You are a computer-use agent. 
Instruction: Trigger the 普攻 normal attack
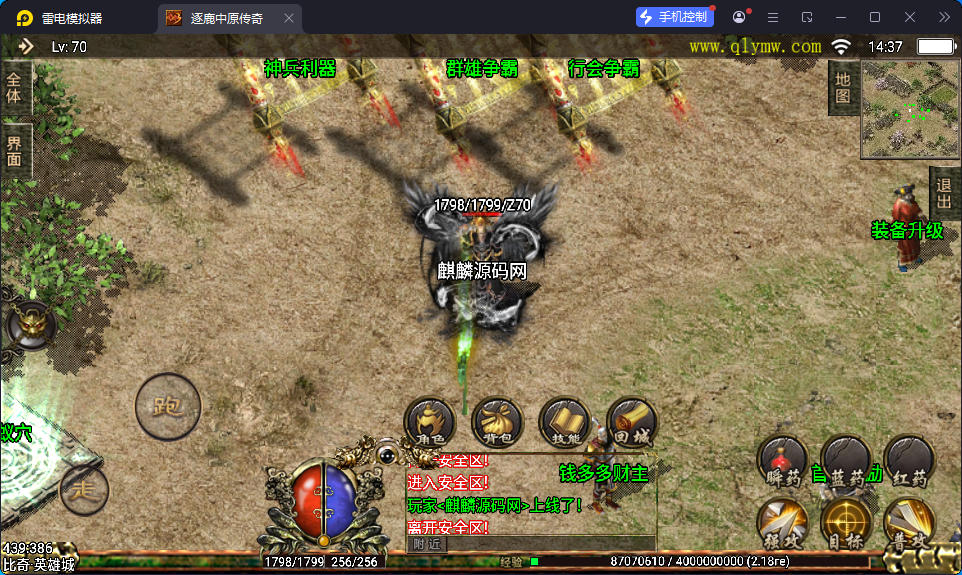click(x=909, y=523)
